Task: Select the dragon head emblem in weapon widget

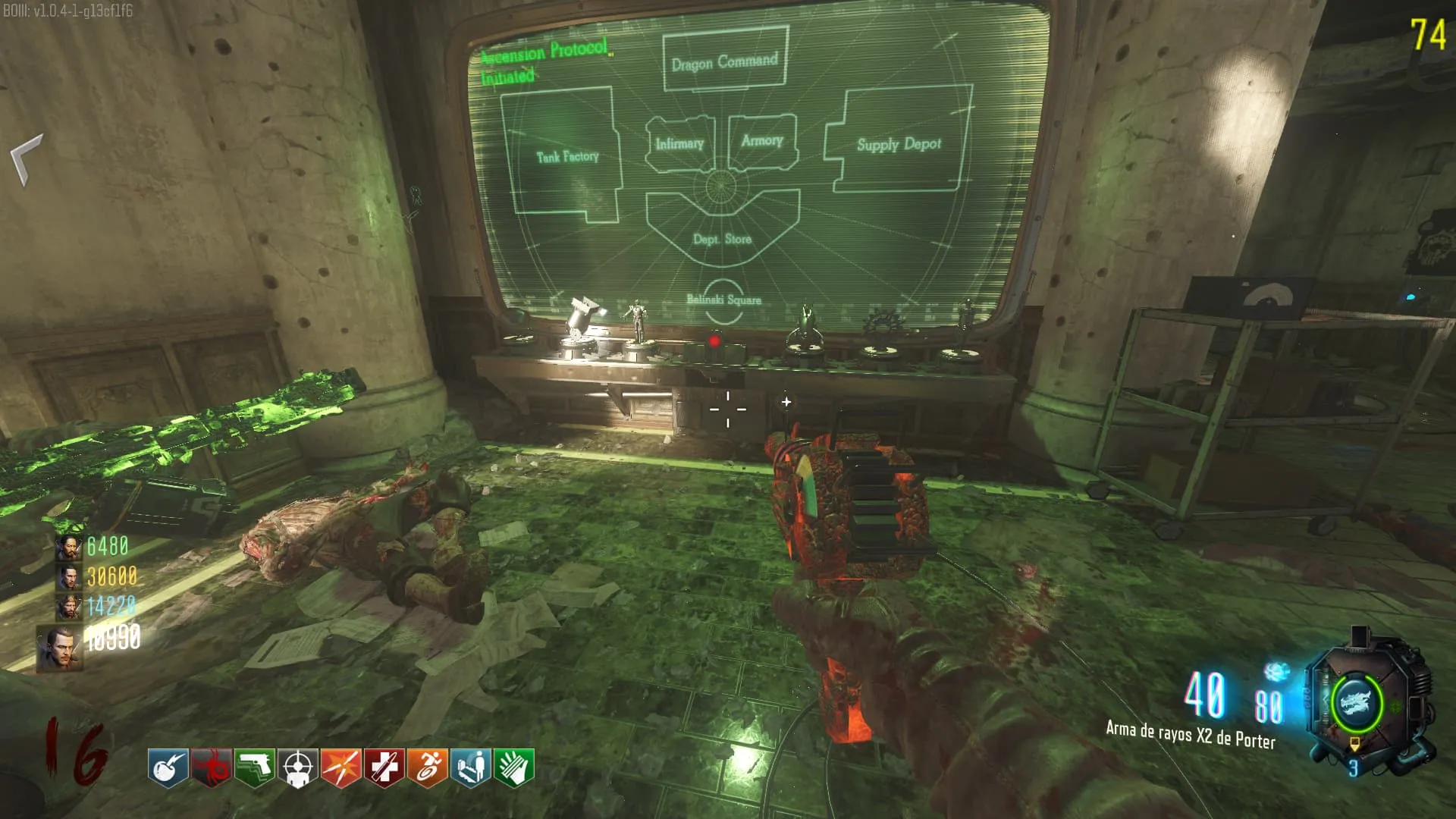Action: 1355,701
